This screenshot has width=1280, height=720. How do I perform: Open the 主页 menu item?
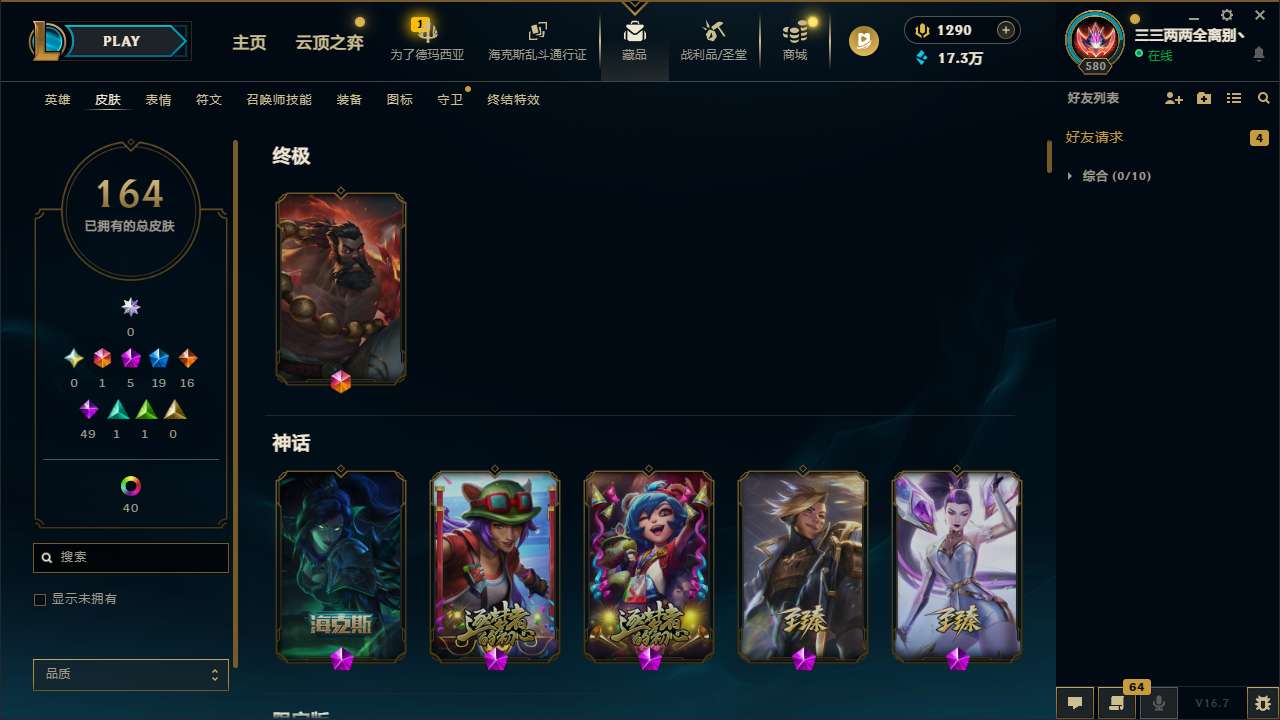[249, 43]
